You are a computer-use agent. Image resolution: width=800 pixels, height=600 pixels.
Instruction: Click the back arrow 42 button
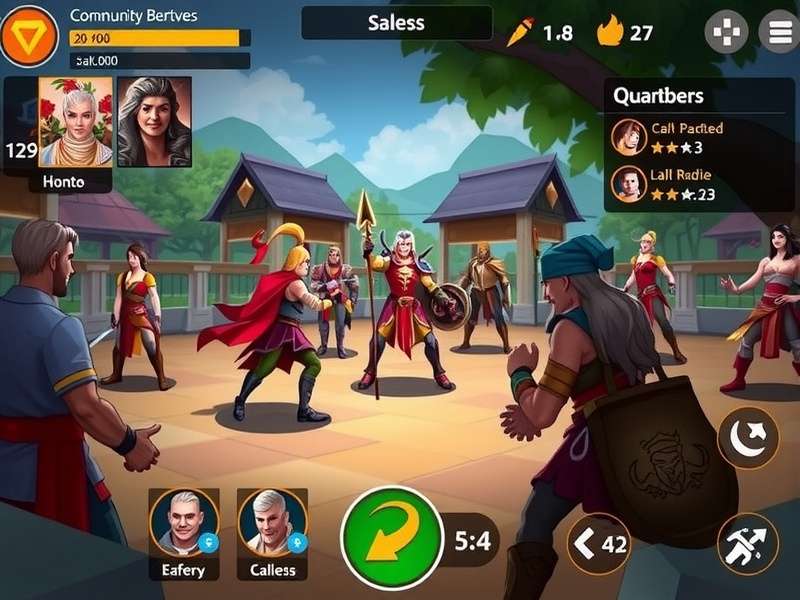point(599,544)
